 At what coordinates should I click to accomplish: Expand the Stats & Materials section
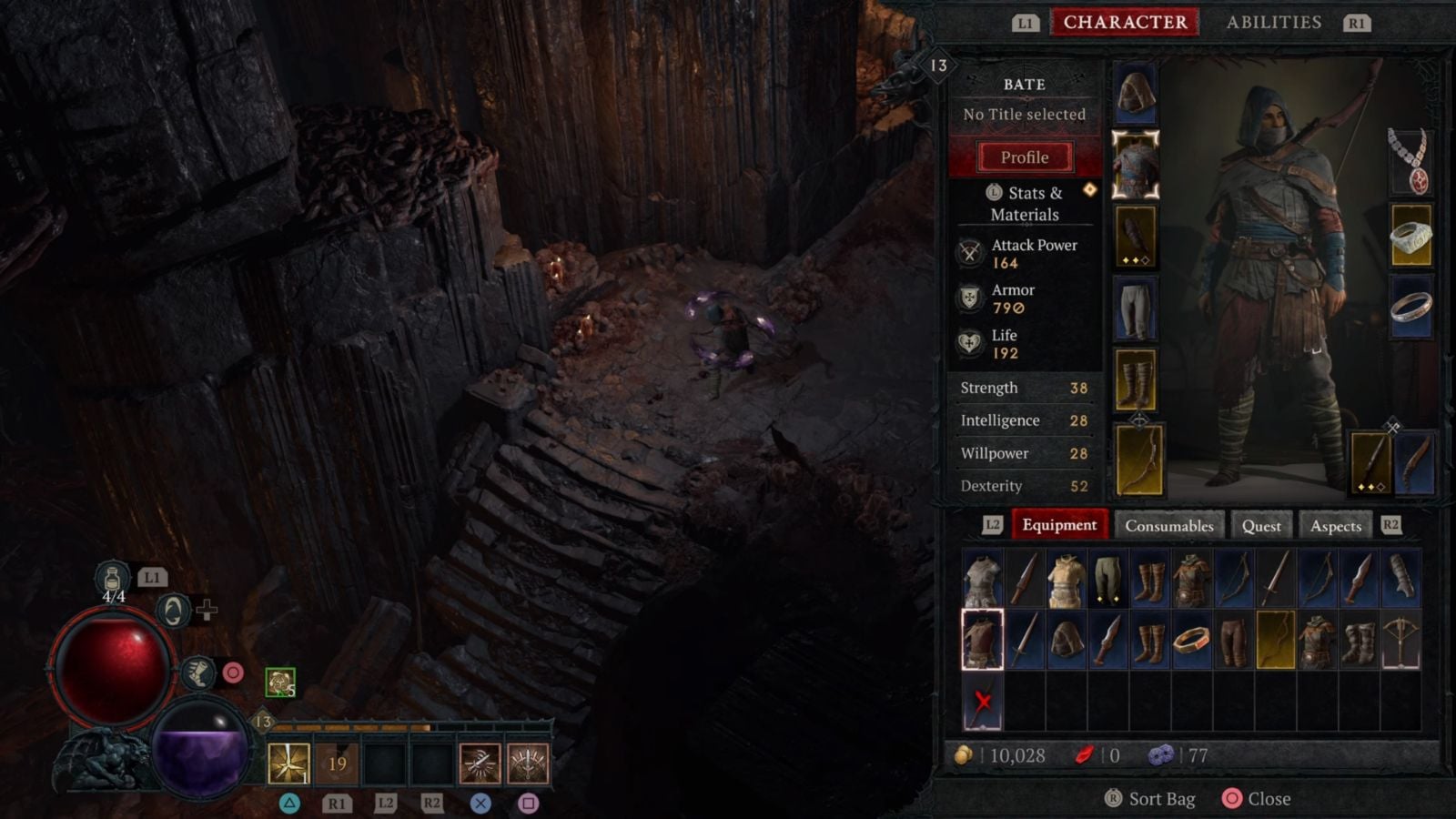tap(1026, 203)
